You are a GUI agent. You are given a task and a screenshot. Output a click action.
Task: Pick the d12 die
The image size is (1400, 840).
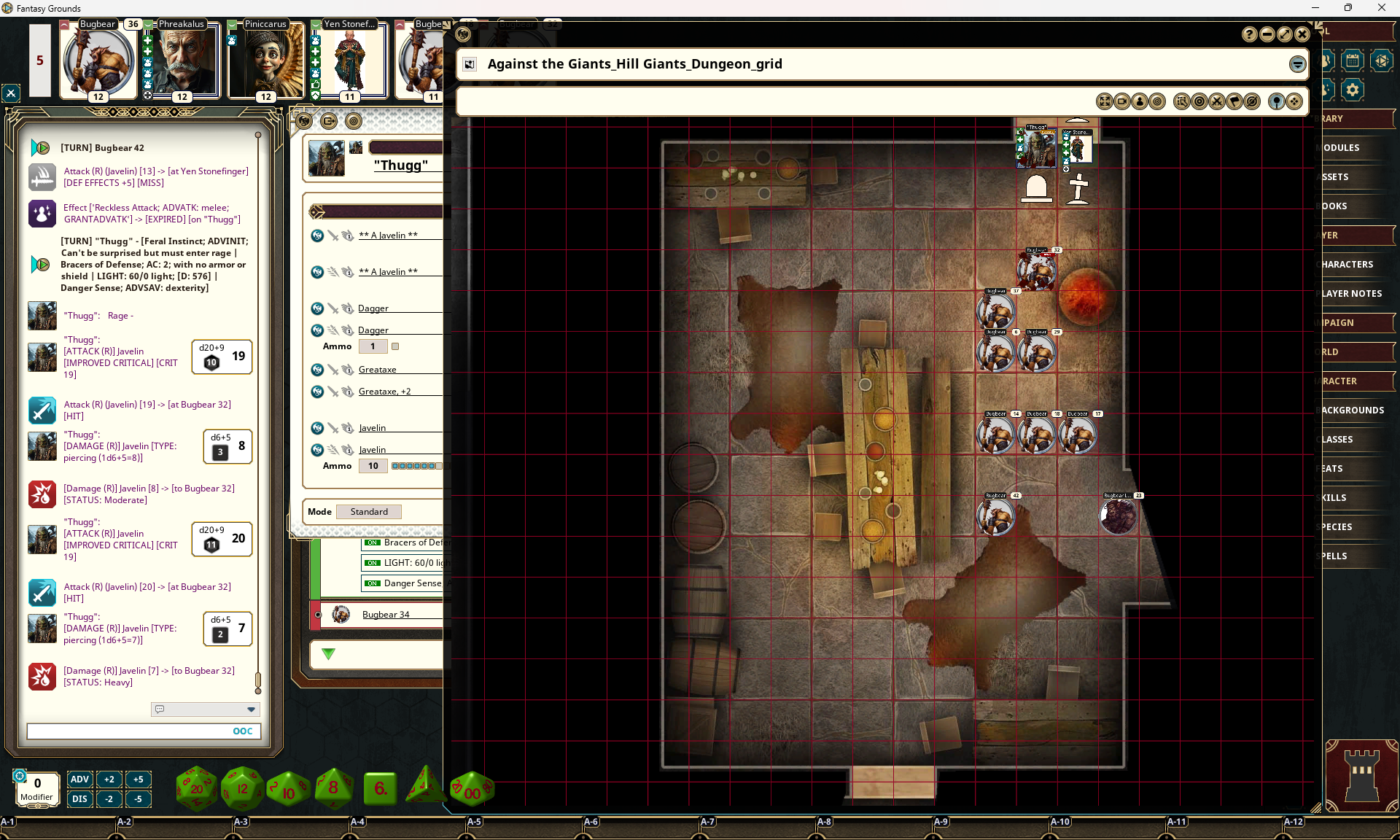pos(242,788)
